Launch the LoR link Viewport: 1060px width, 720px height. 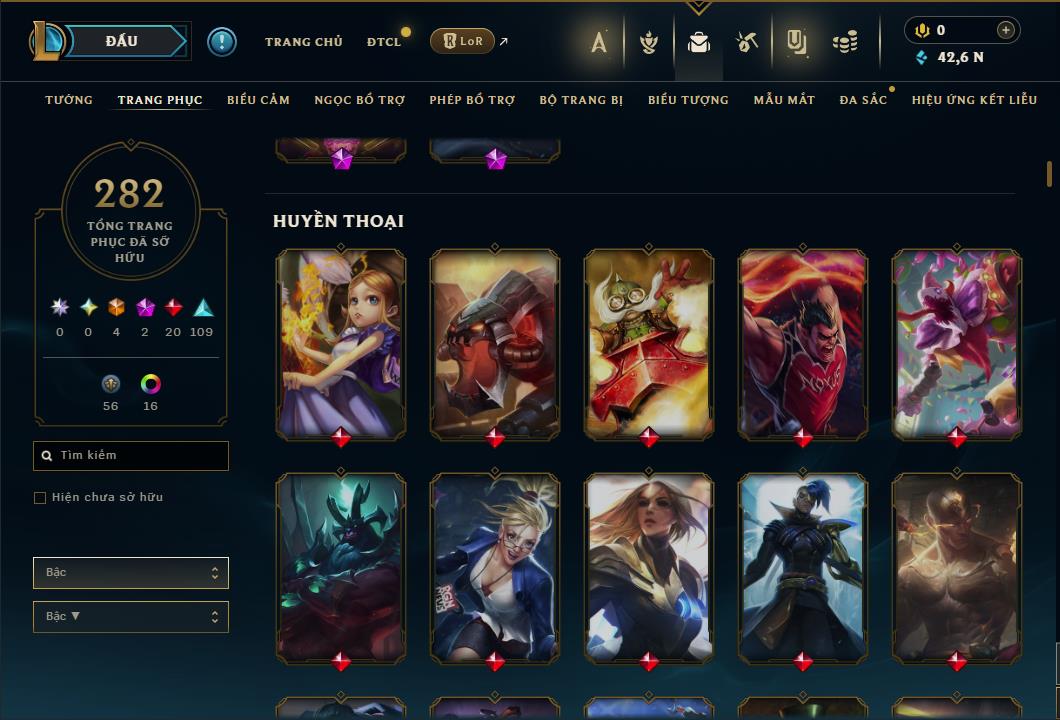click(464, 41)
